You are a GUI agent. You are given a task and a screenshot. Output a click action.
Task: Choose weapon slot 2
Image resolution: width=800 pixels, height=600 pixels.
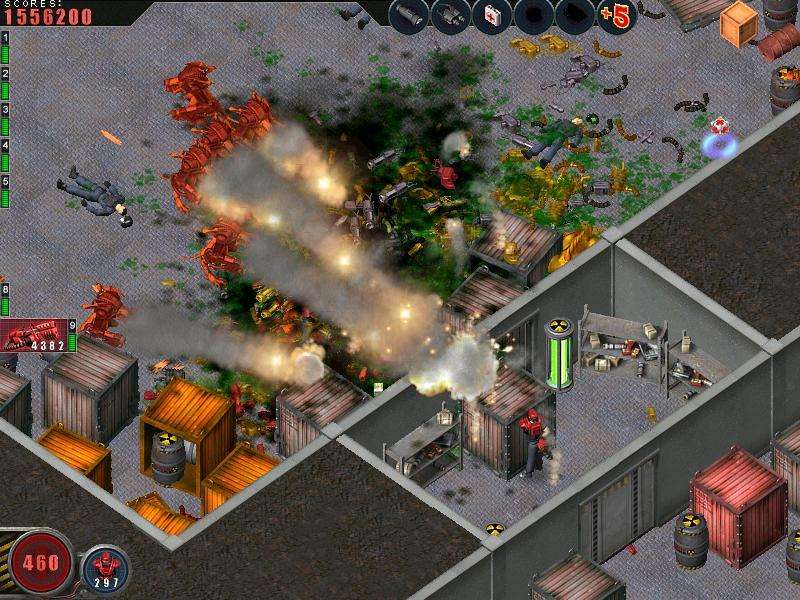coord(5,86)
